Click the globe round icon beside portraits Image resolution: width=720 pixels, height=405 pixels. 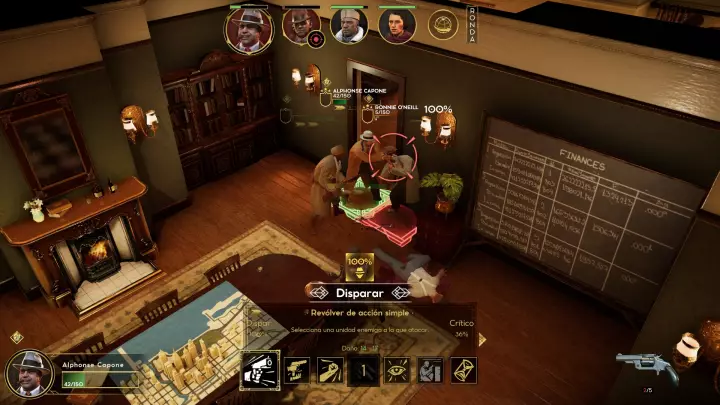(x=443, y=24)
